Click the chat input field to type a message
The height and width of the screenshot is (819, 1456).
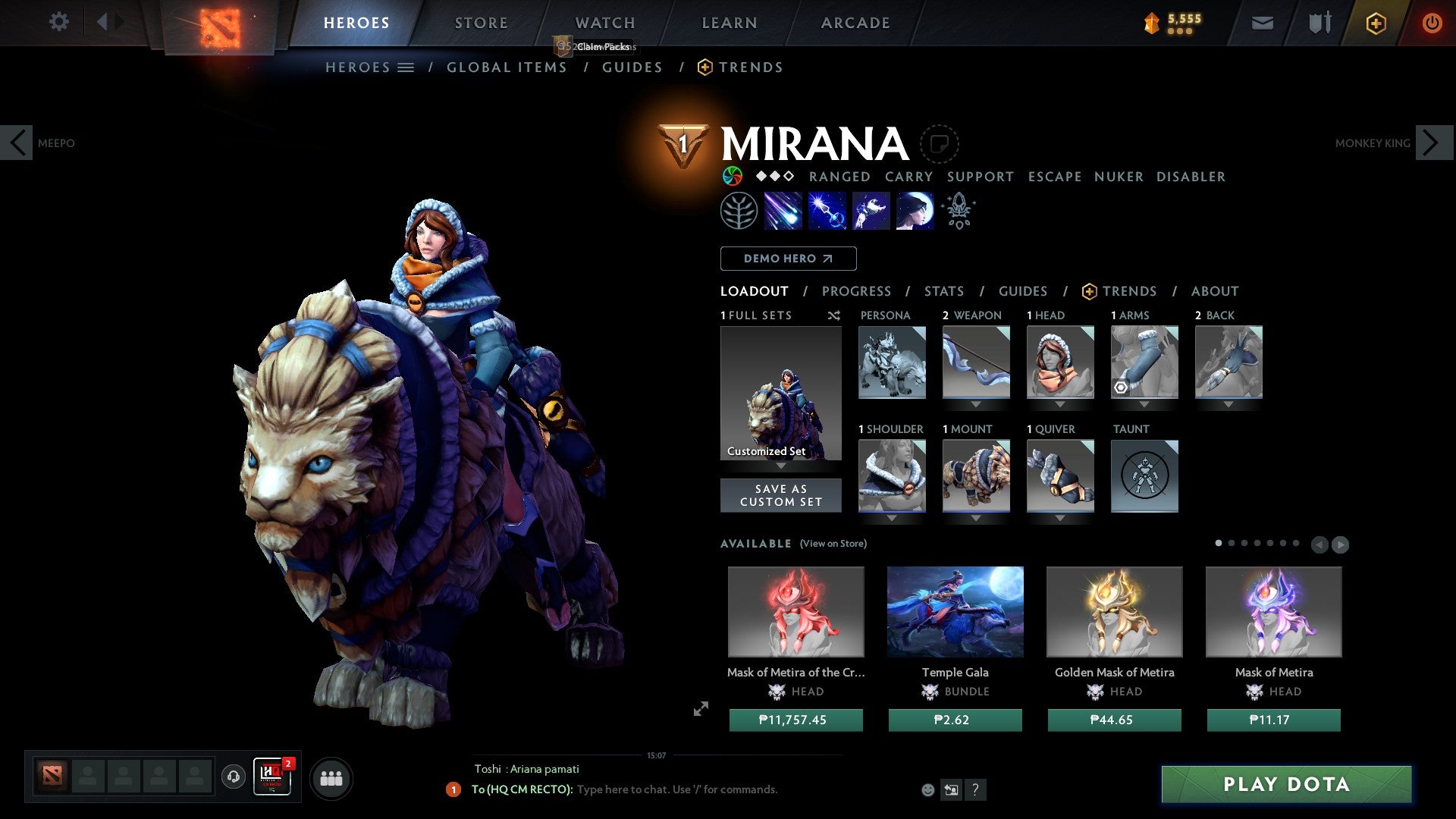pyautogui.click(x=682, y=789)
